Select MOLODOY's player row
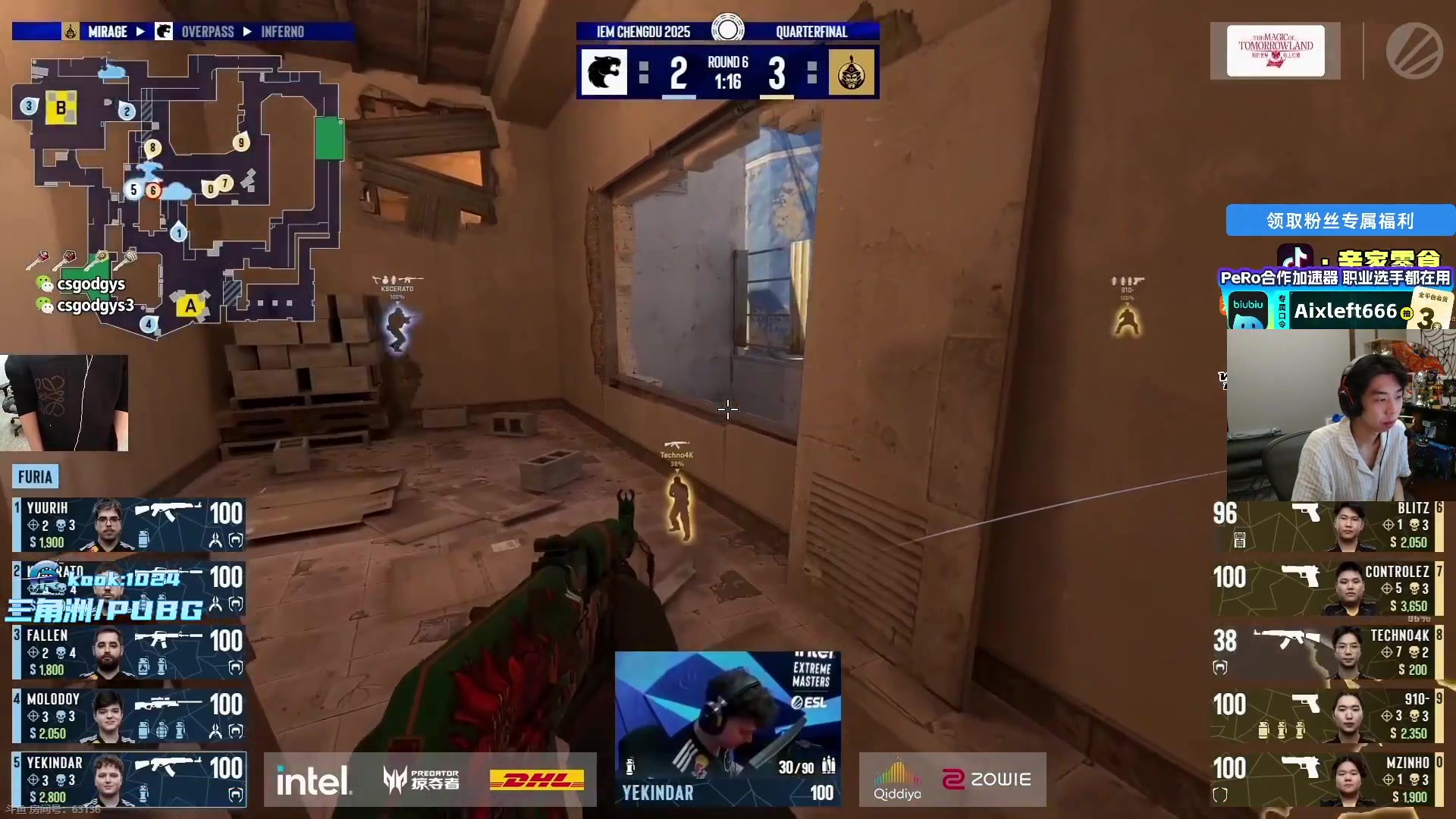Screen dimensions: 1456x819 click(129, 716)
